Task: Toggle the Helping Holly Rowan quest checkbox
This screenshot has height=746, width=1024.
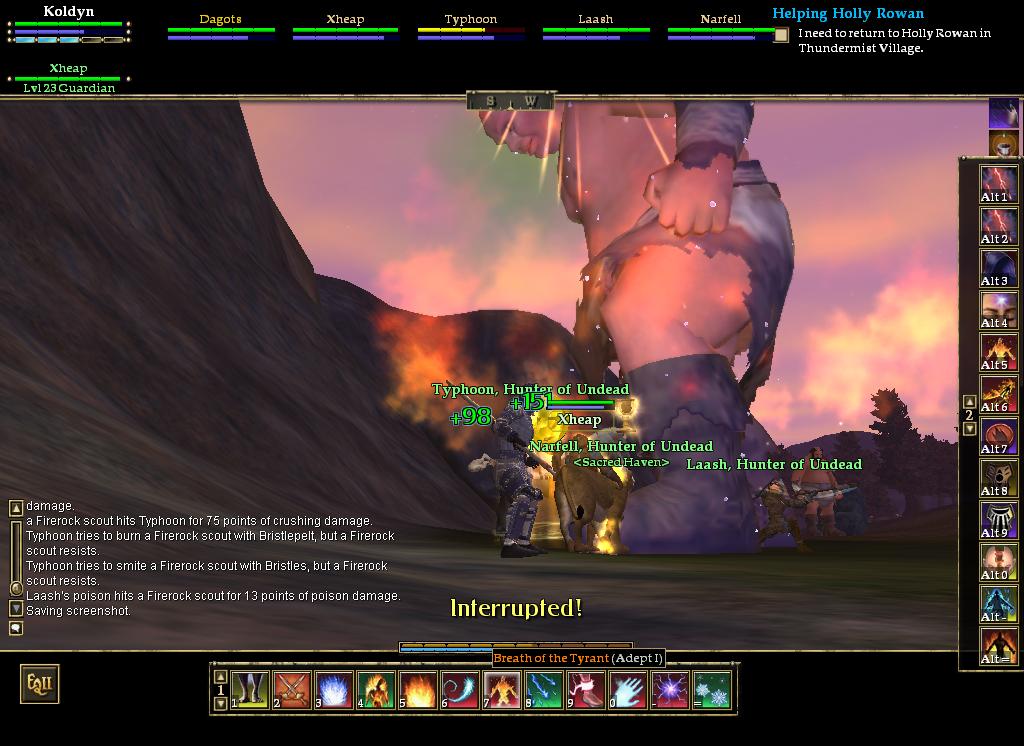Action: point(781,34)
